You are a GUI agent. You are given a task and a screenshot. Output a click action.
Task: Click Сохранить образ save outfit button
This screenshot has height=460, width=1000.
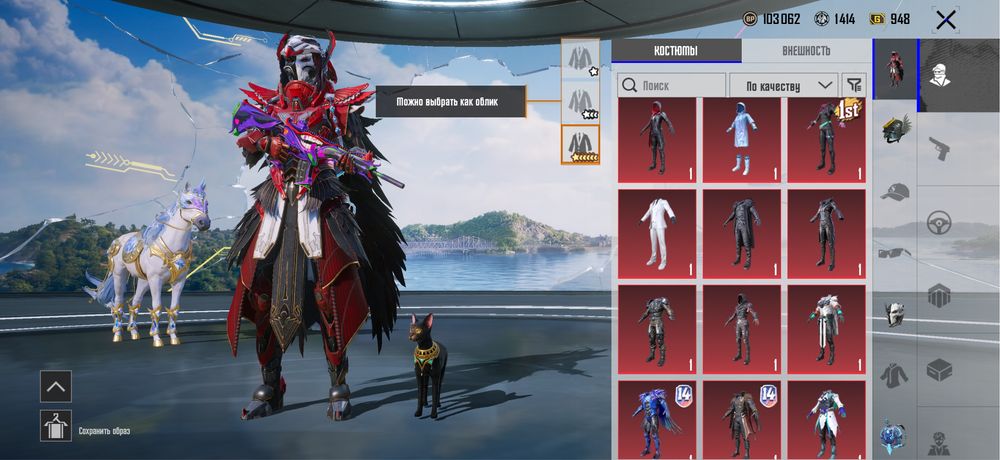[56, 426]
